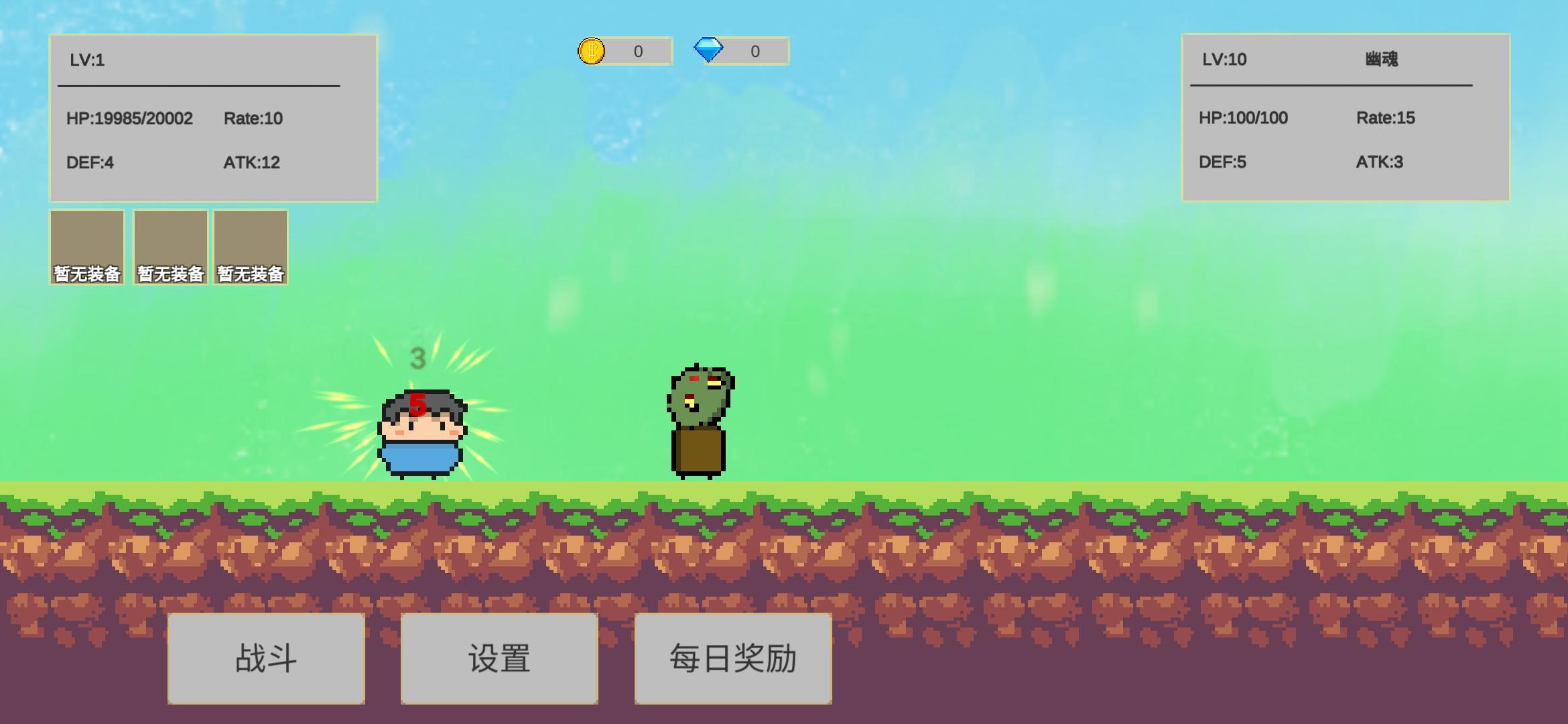This screenshot has height=724, width=1568.
Task: Click the first 暂无装备 equipment slot
Action: pos(86,248)
